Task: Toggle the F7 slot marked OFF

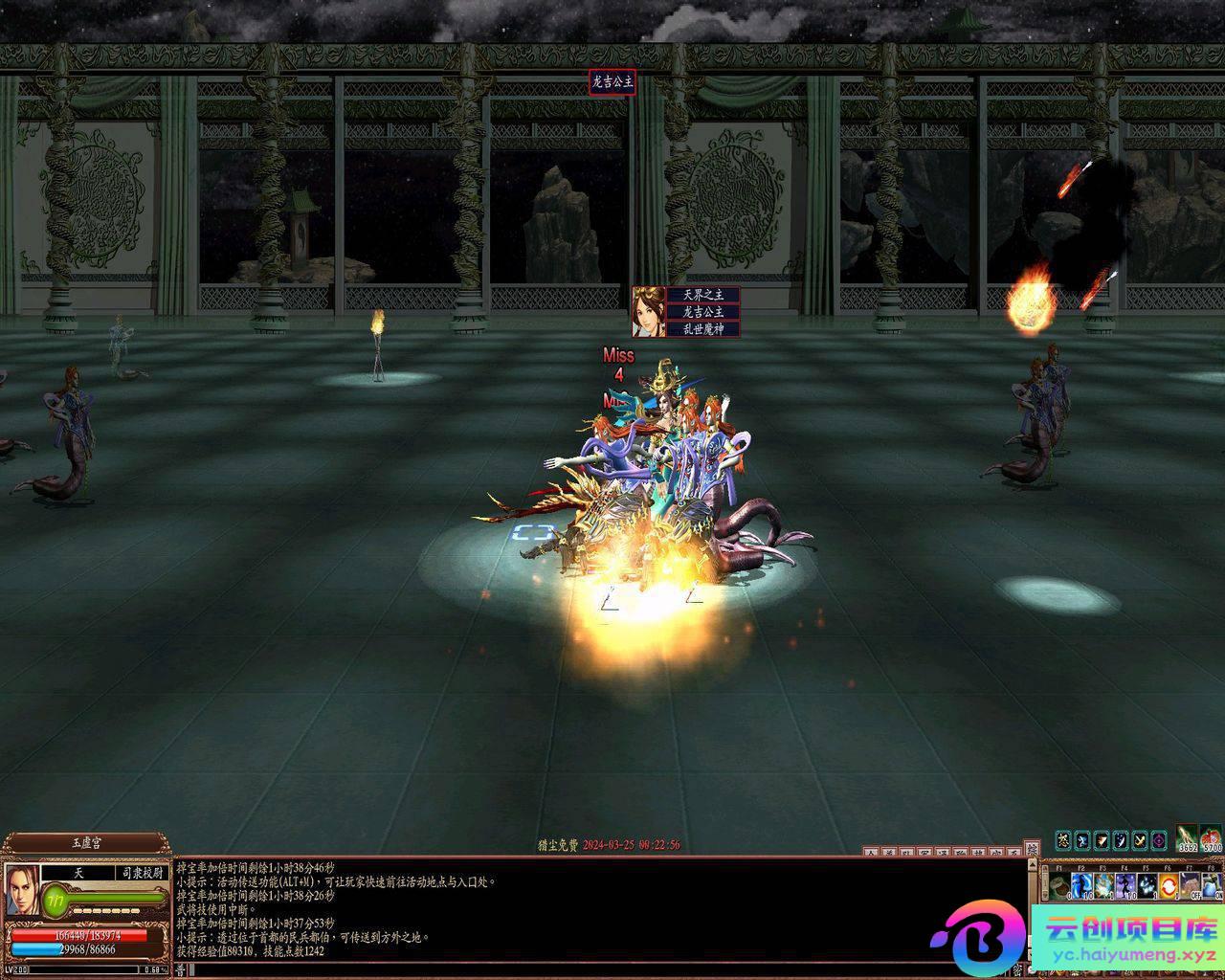Action: click(1191, 885)
